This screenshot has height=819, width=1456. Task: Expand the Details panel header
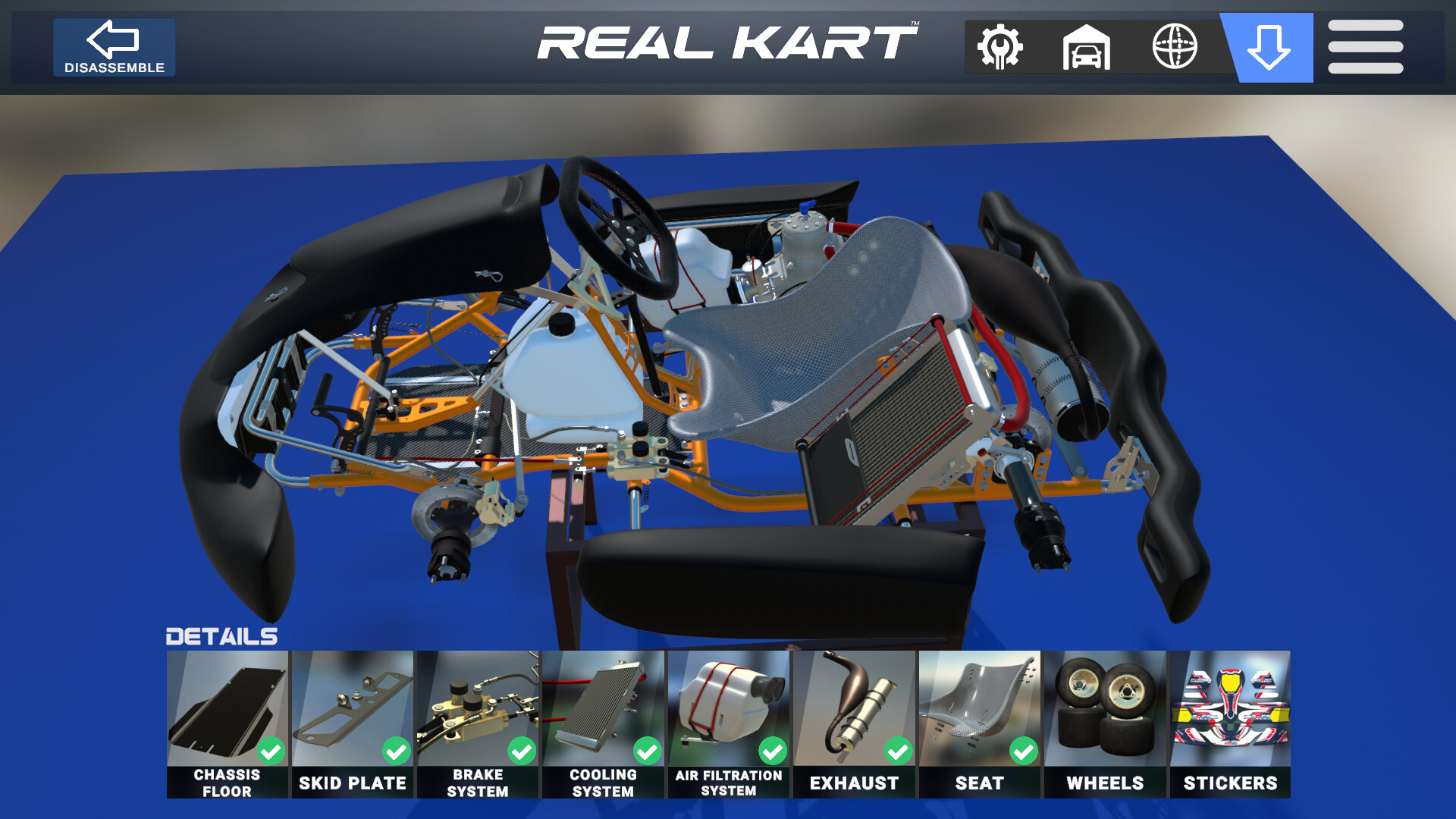[221, 637]
